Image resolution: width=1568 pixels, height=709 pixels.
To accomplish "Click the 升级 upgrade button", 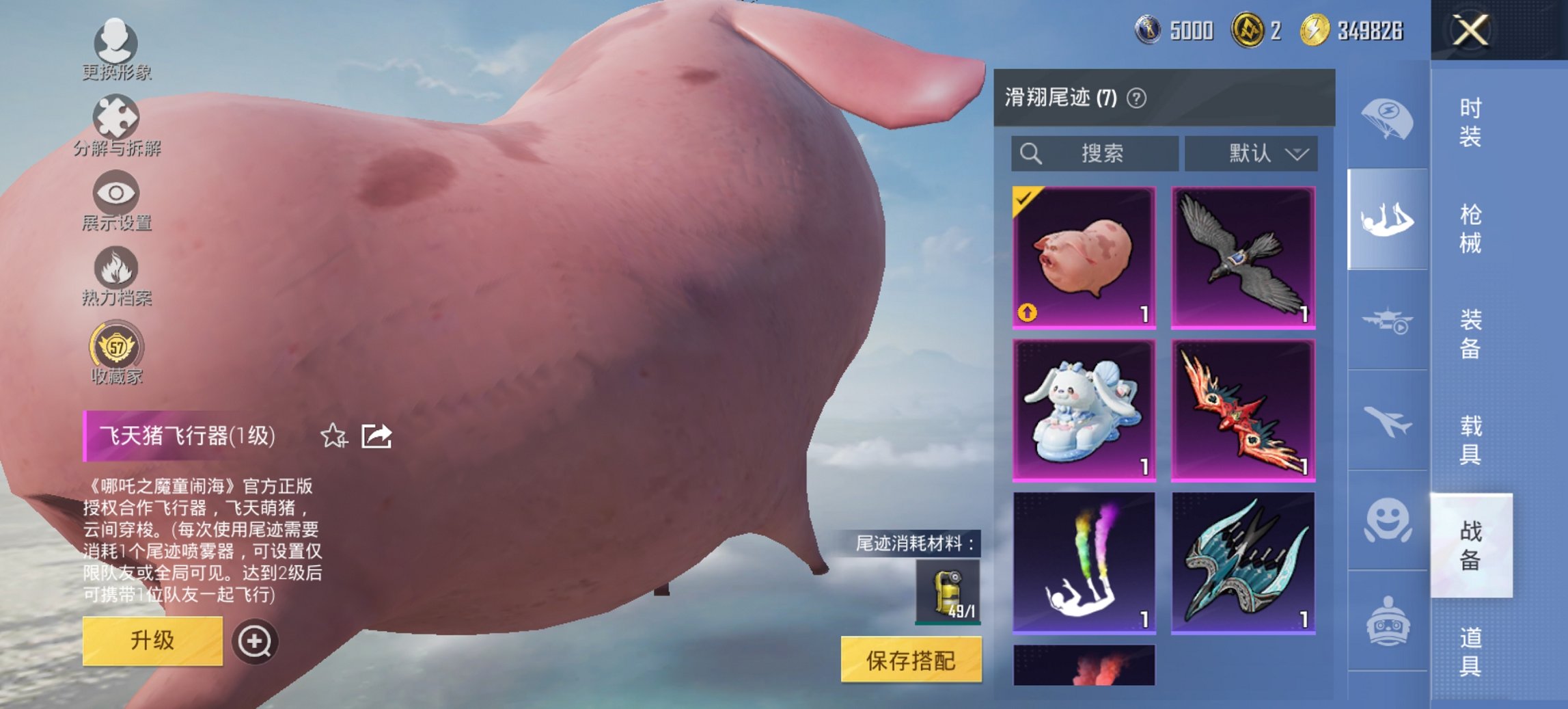I will pos(154,639).
